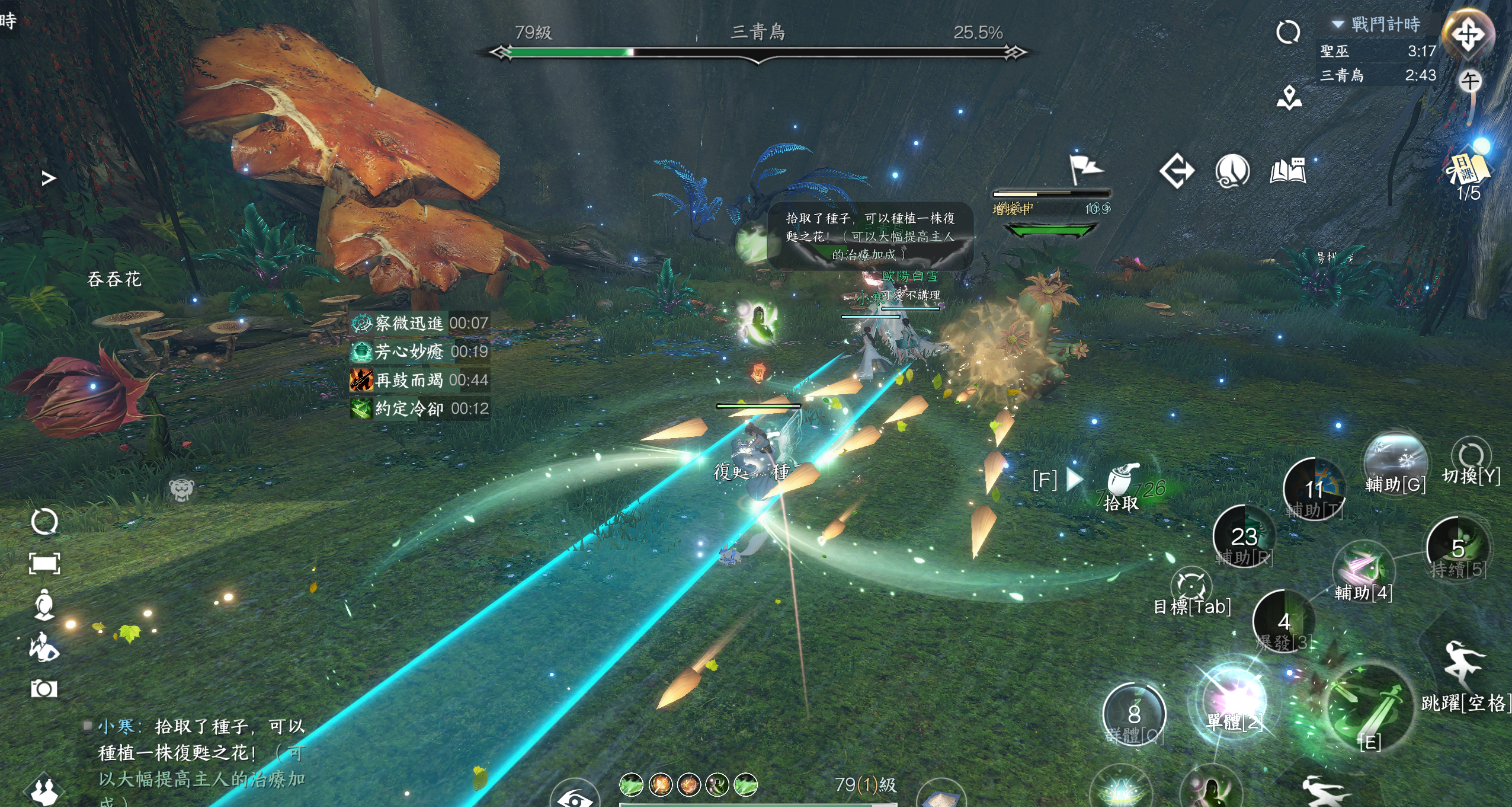Click the diamond exit arrow icon
The width and height of the screenshot is (1512, 808).
[1177, 171]
